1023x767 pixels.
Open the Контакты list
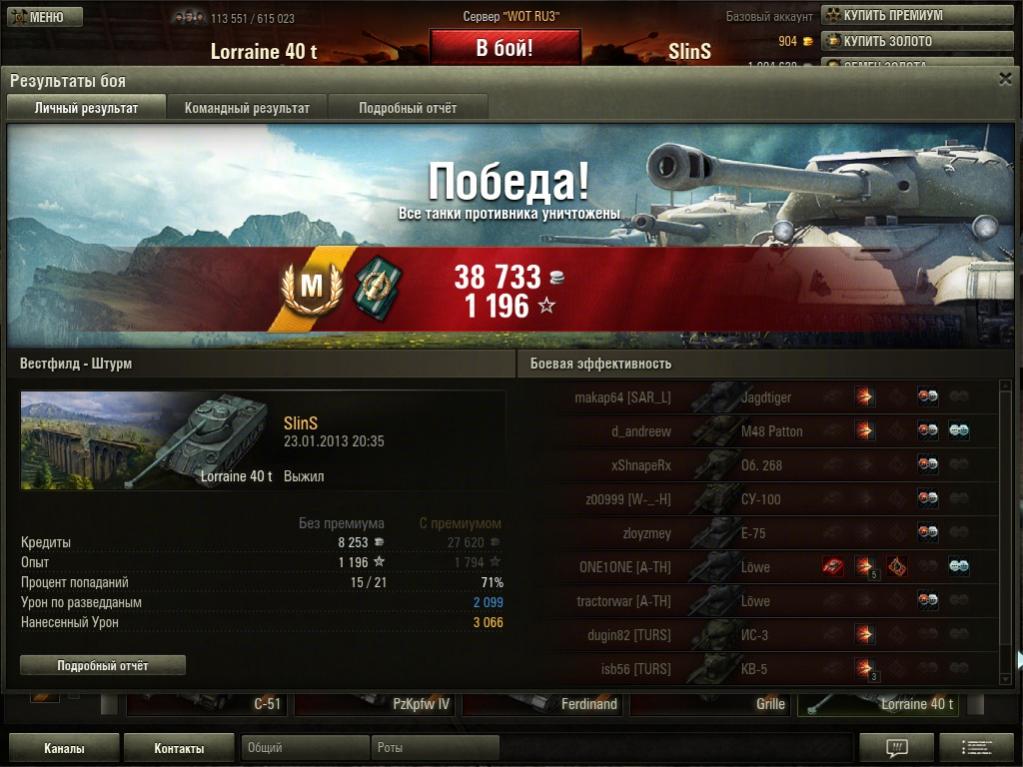(179, 748)
